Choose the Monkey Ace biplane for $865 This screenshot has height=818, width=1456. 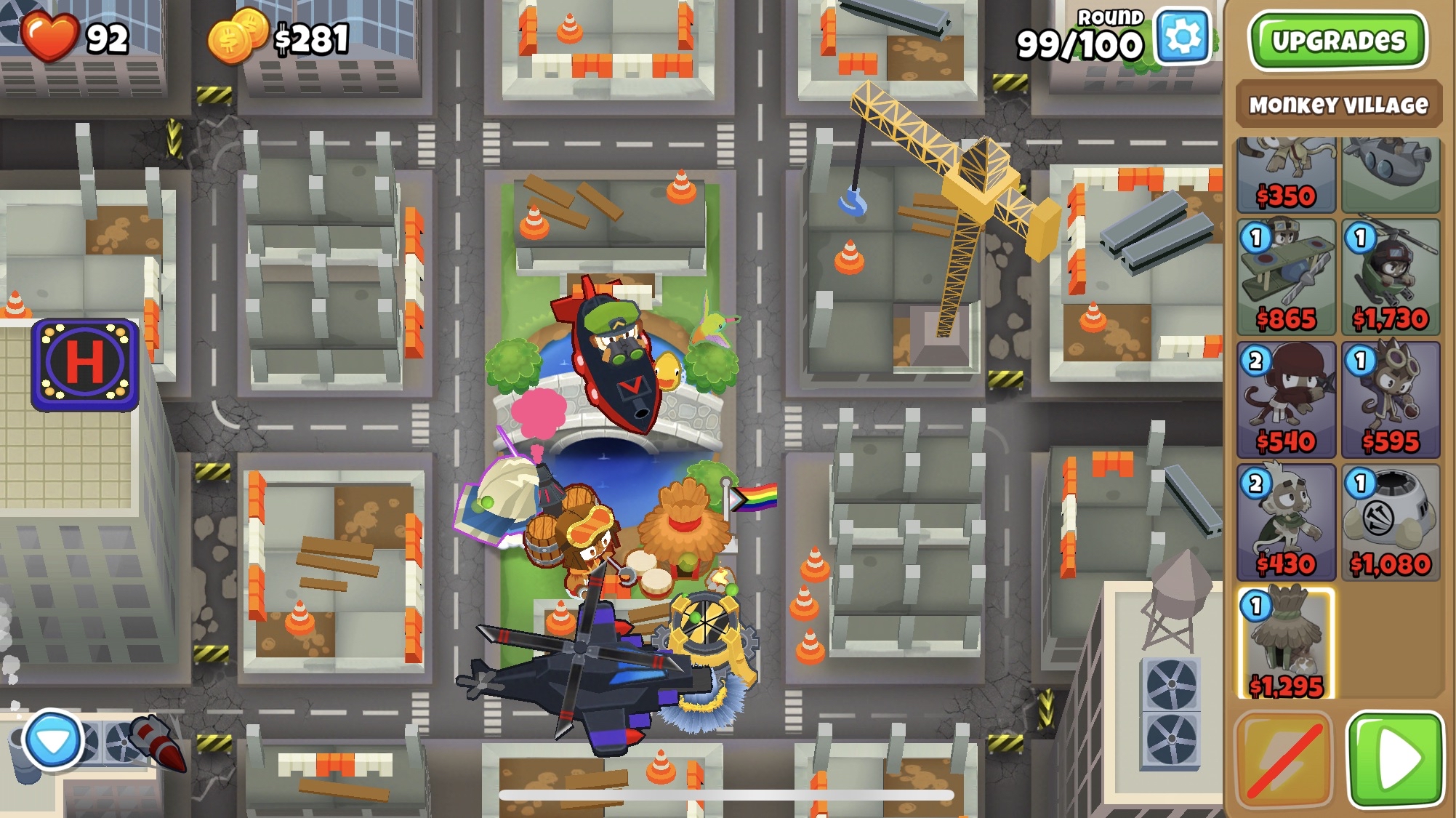[1286, 277]
